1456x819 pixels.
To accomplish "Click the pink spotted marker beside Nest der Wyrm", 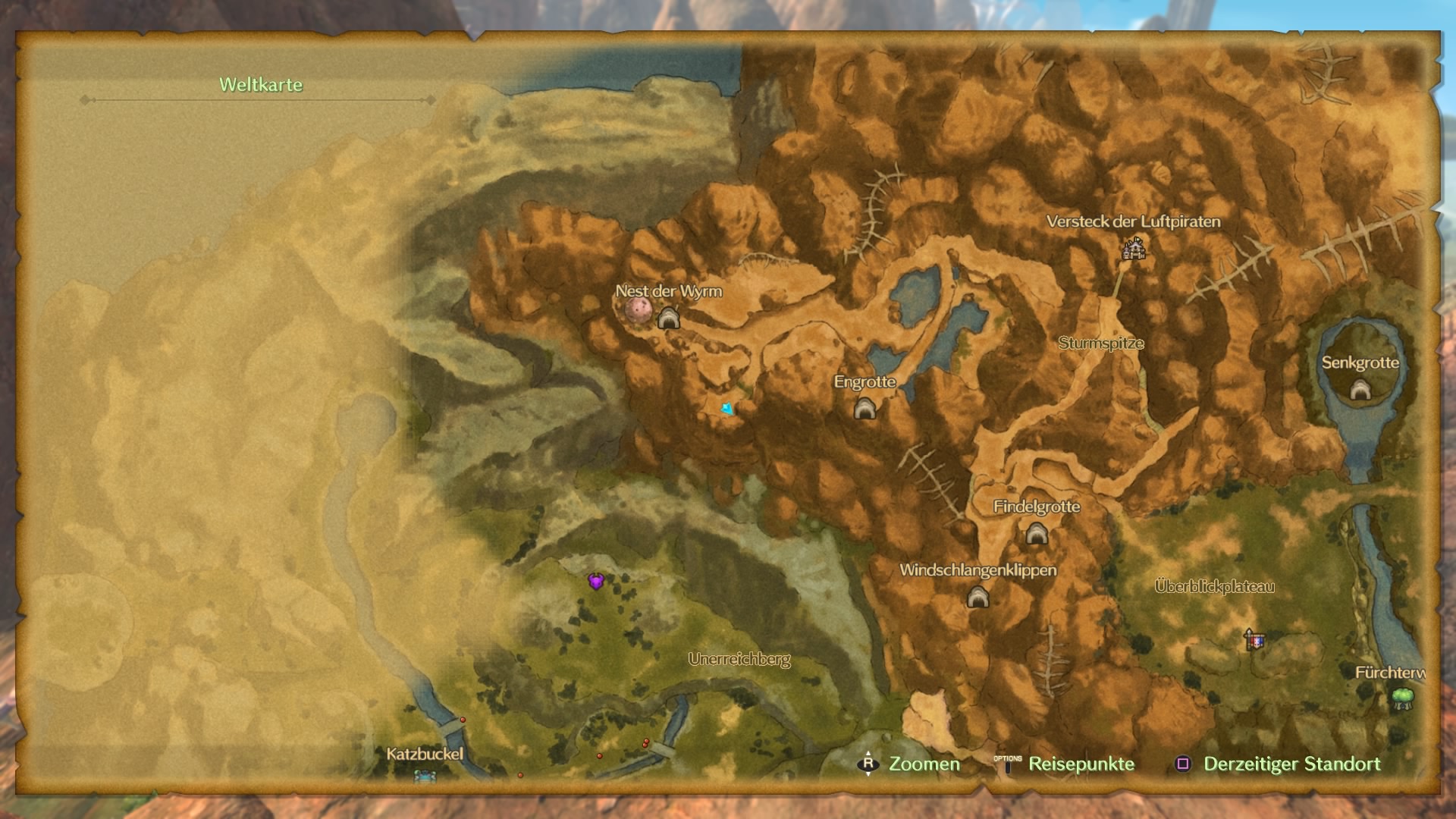I will click(x=639, y=309).
